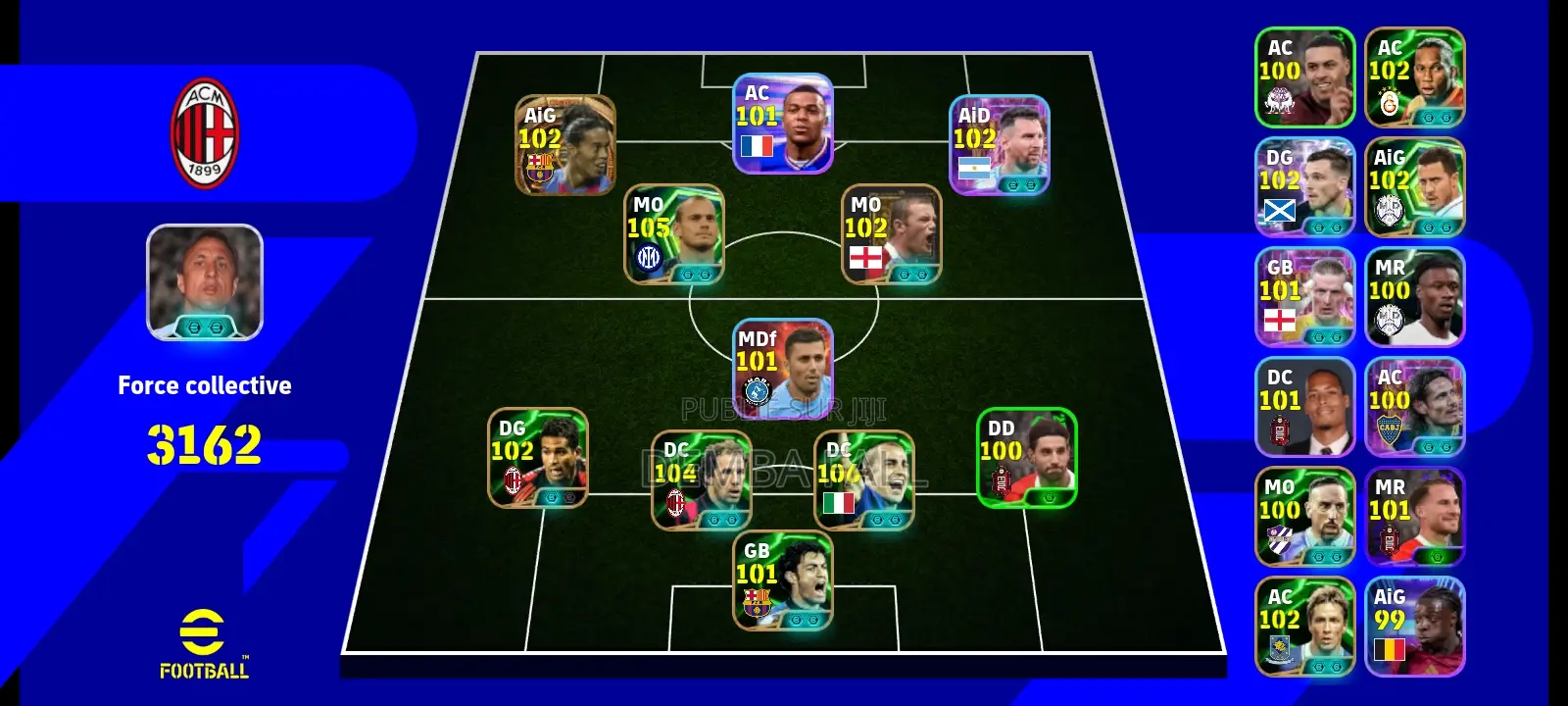Select Drogba's AC 102 card on the bench
This screenshot has height=706, width=1568.
[1414, 78]
